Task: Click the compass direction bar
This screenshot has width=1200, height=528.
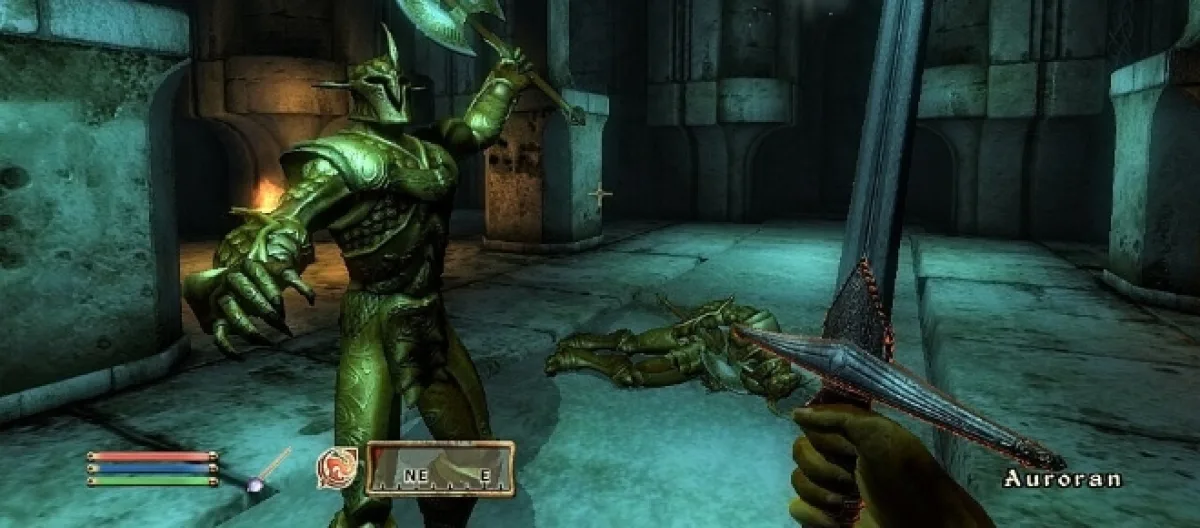Action: (440, 469)
